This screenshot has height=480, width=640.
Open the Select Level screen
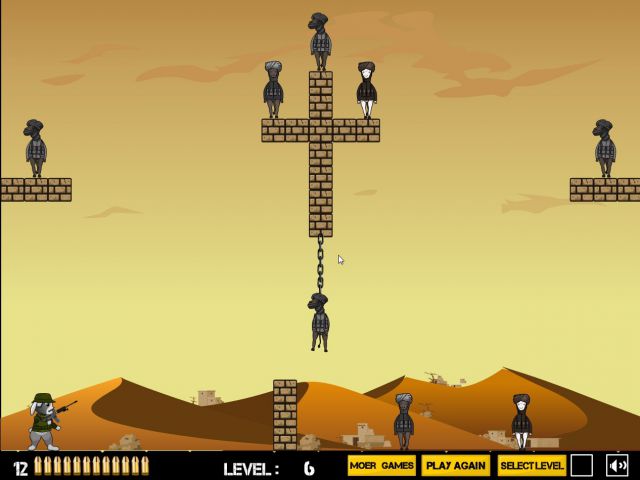(x=531, y=466)
